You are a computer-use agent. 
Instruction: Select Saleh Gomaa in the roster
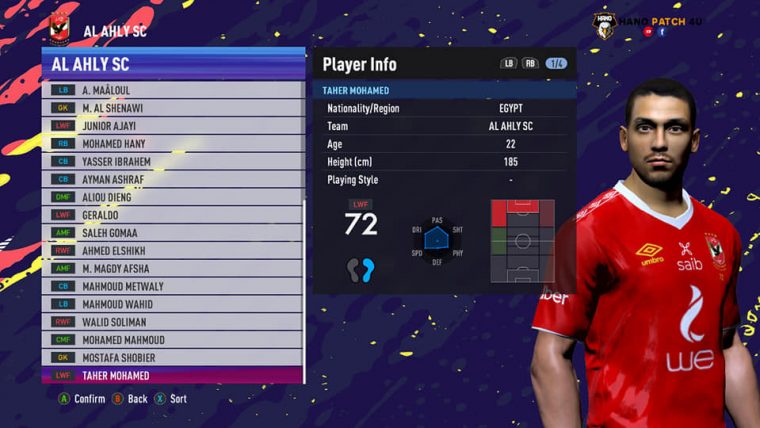pyautogui.click(x=170, y=233)
